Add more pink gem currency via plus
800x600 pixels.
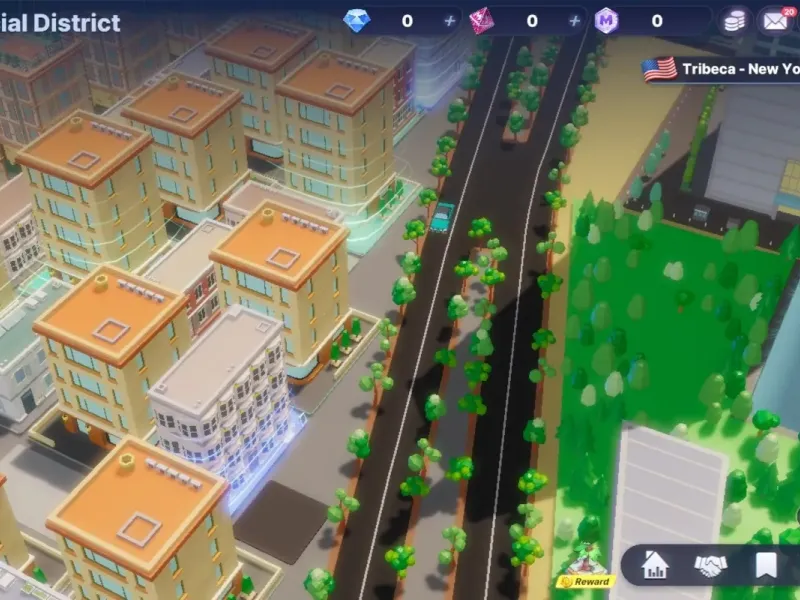point(574,21)
